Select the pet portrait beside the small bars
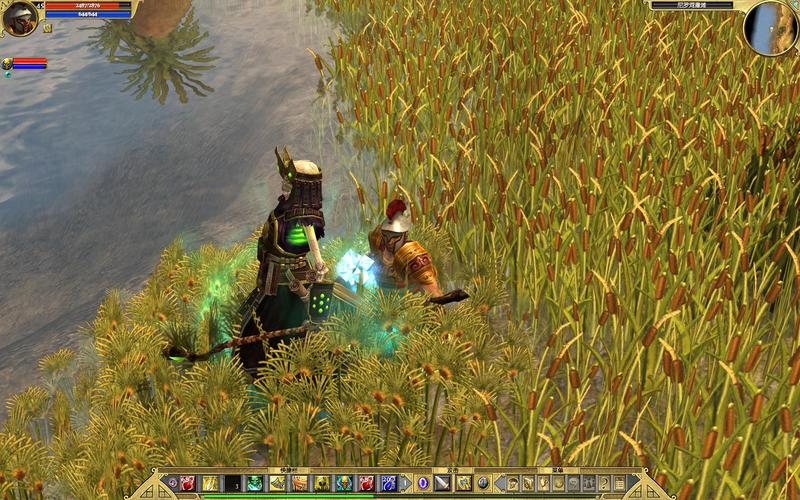The height and width of the screenshot is (500, 800). click(x=7, y=64)
